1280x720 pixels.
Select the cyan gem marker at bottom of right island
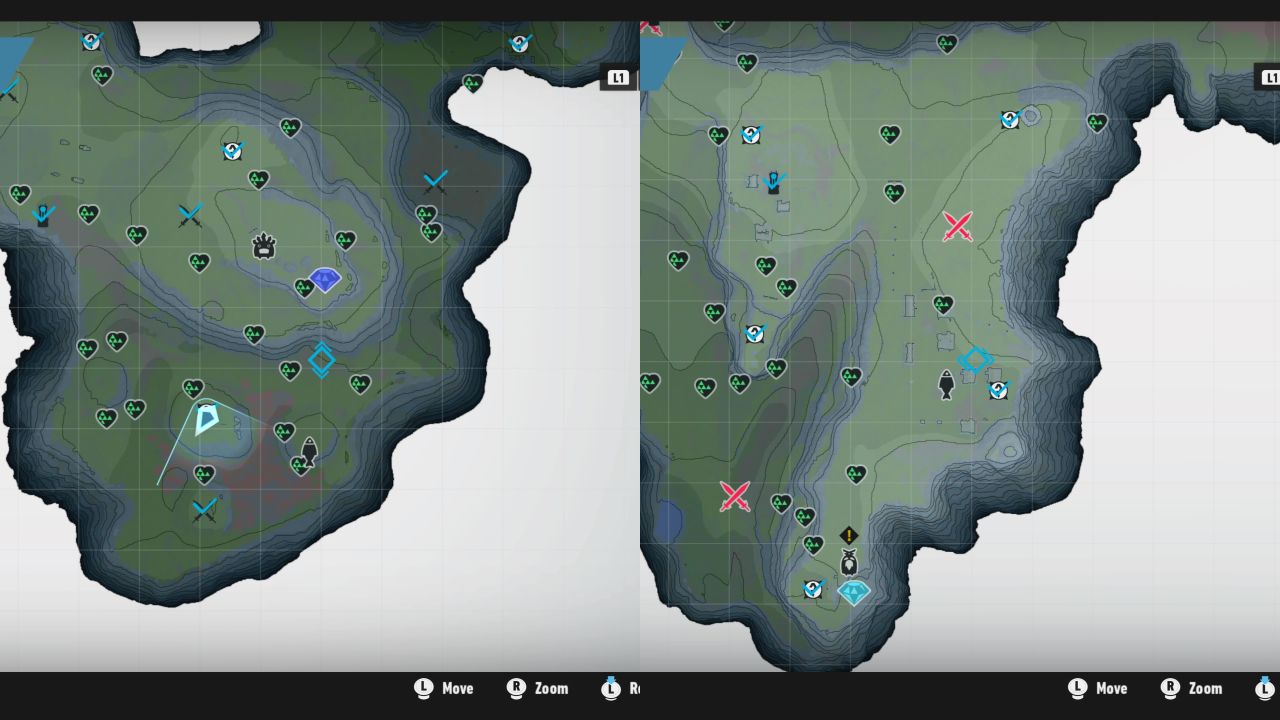tap(852, 592)
